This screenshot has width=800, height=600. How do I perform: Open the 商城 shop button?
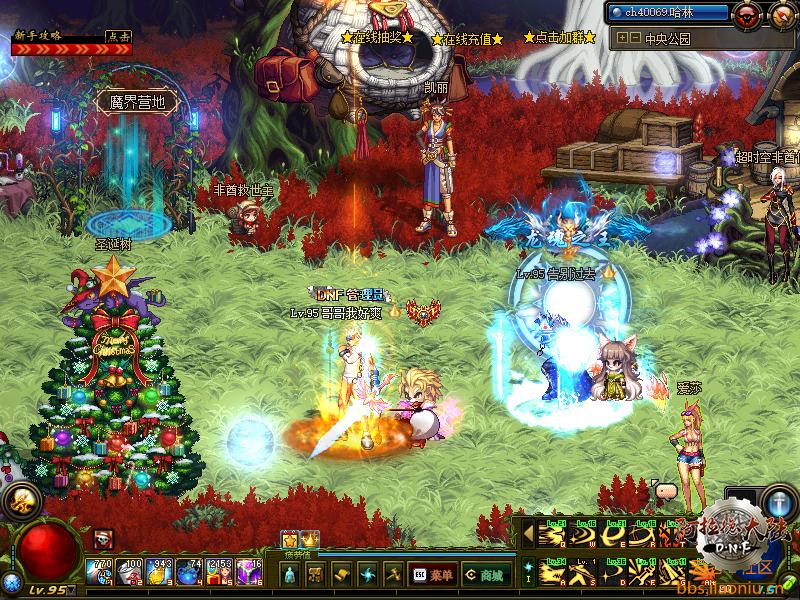point(485,575)
